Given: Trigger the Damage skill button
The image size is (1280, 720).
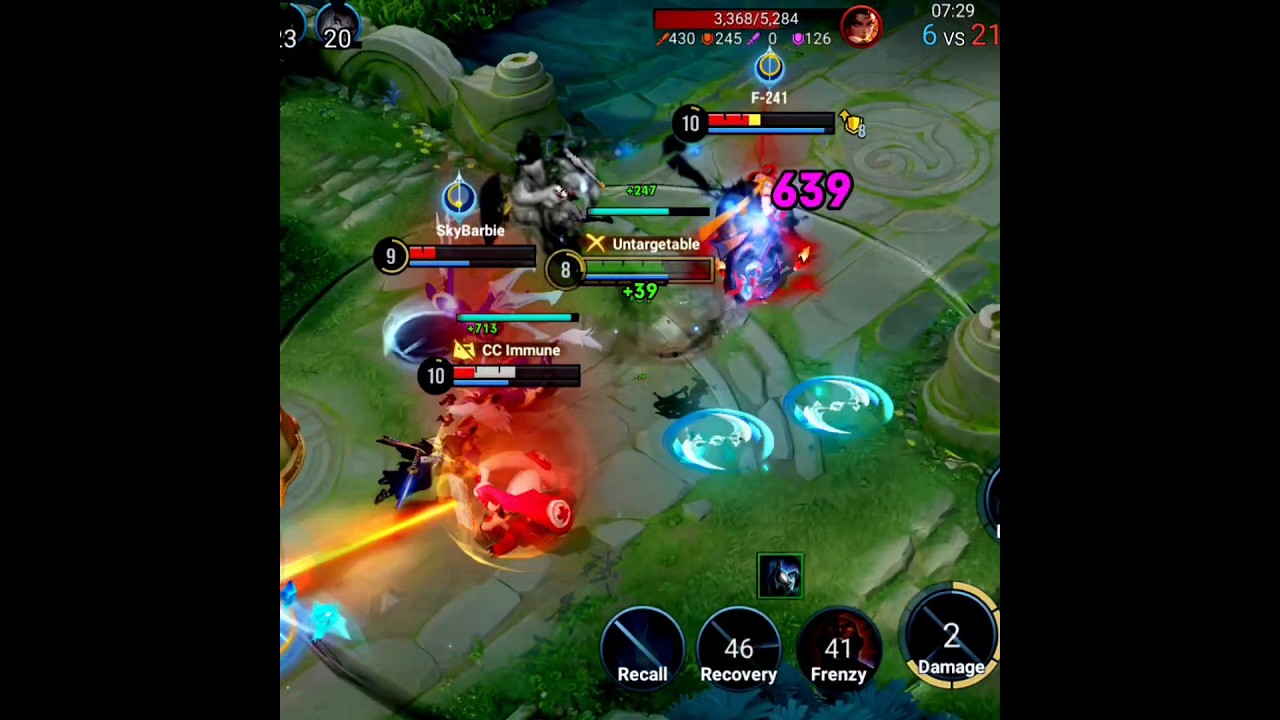Looking at the screenshot, I should pos(951,637).
